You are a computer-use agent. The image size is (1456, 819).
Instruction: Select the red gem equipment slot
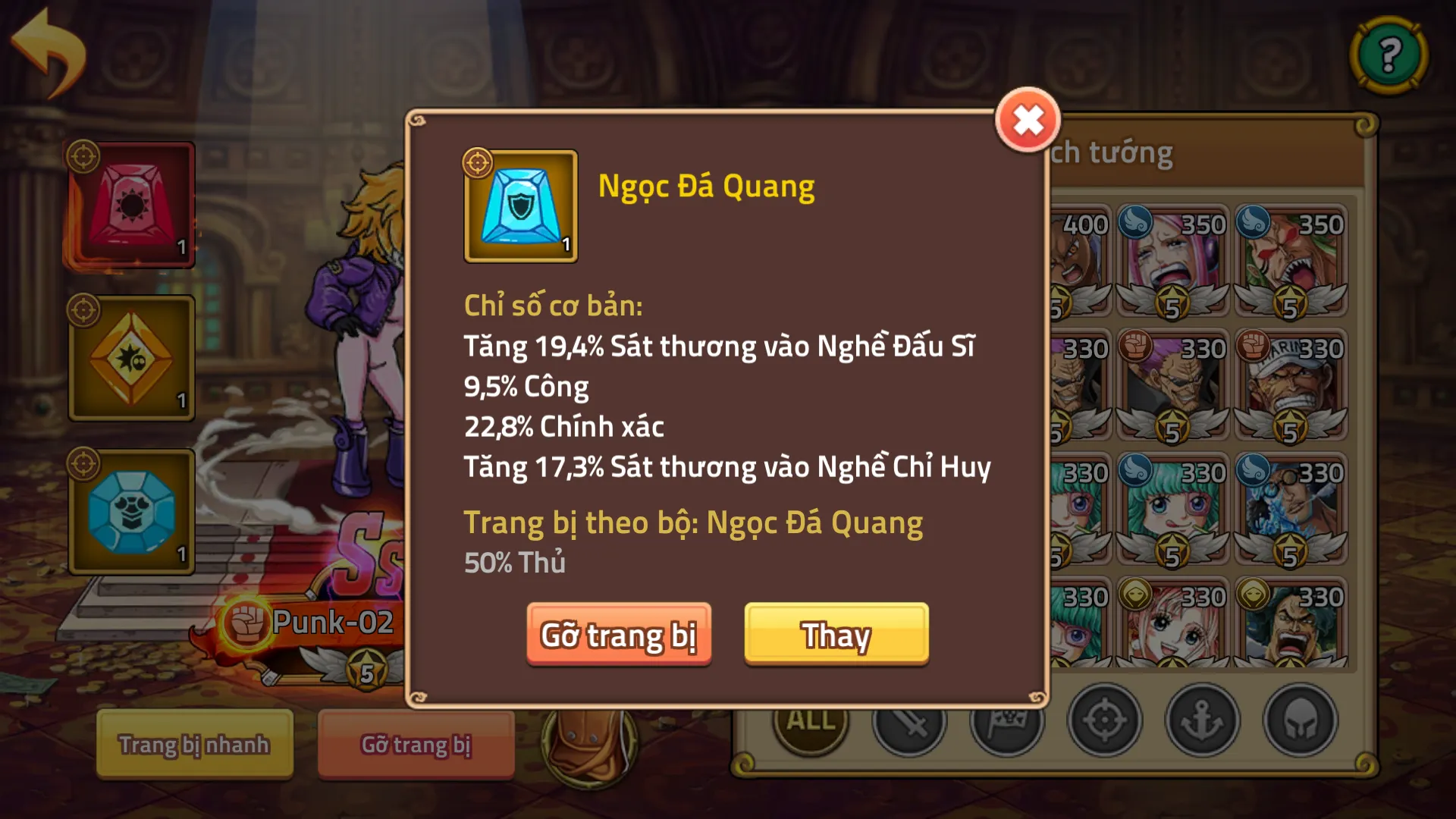[x=130, y=205]
